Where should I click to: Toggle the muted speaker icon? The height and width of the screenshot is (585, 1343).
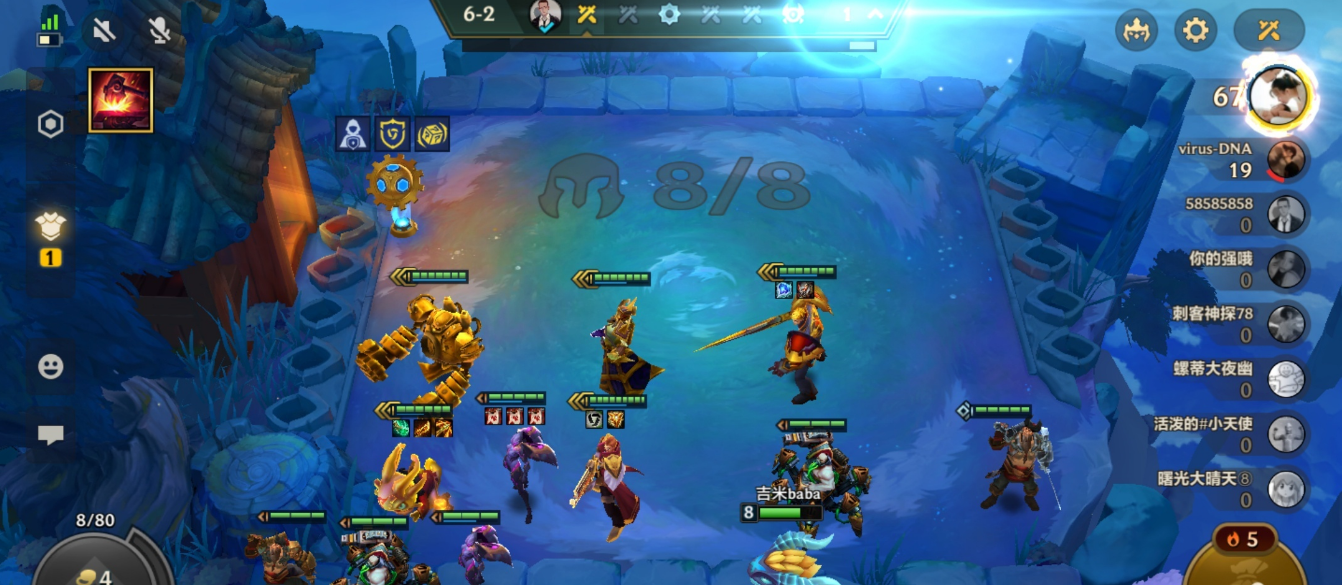pyautogui.click(x=104, y=30)
